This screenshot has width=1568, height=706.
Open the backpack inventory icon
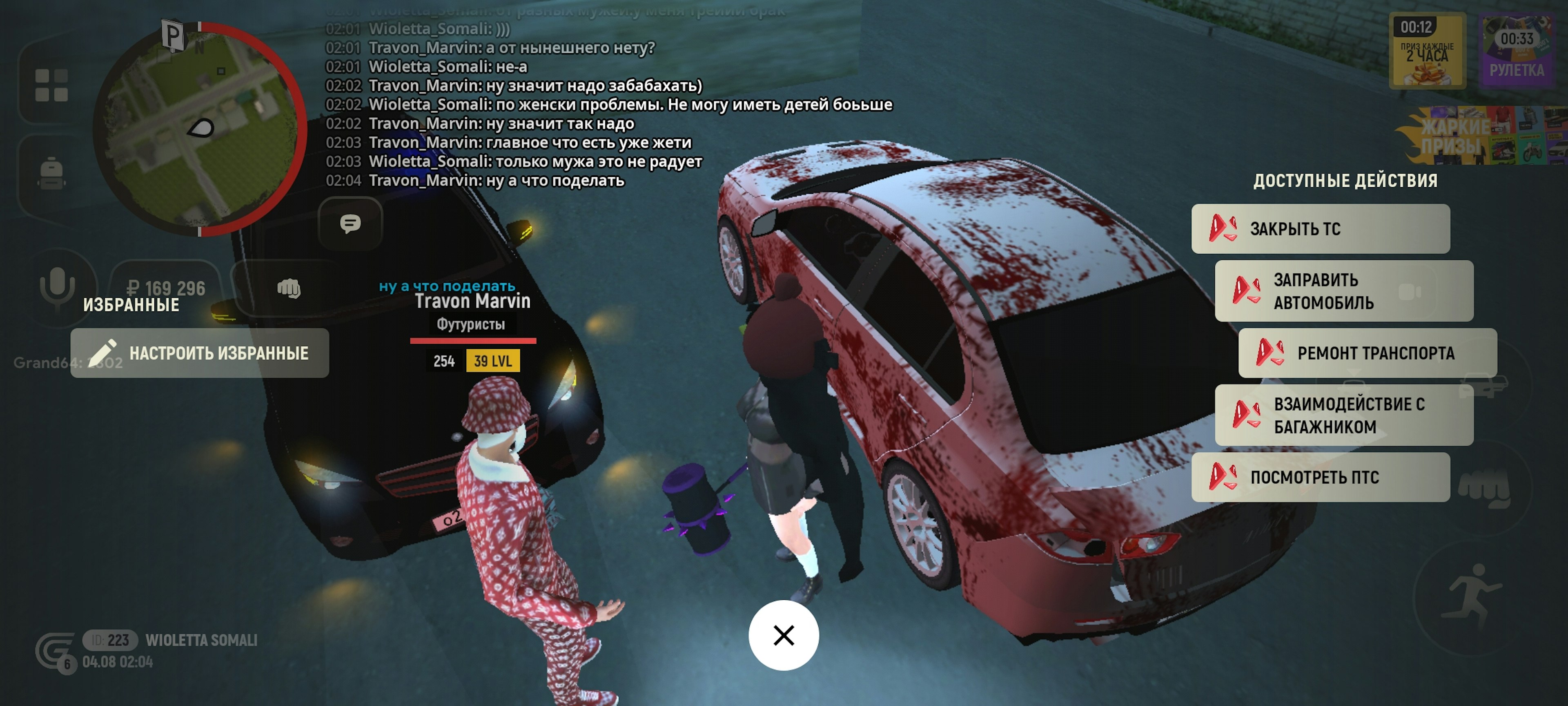coord(51,174)
